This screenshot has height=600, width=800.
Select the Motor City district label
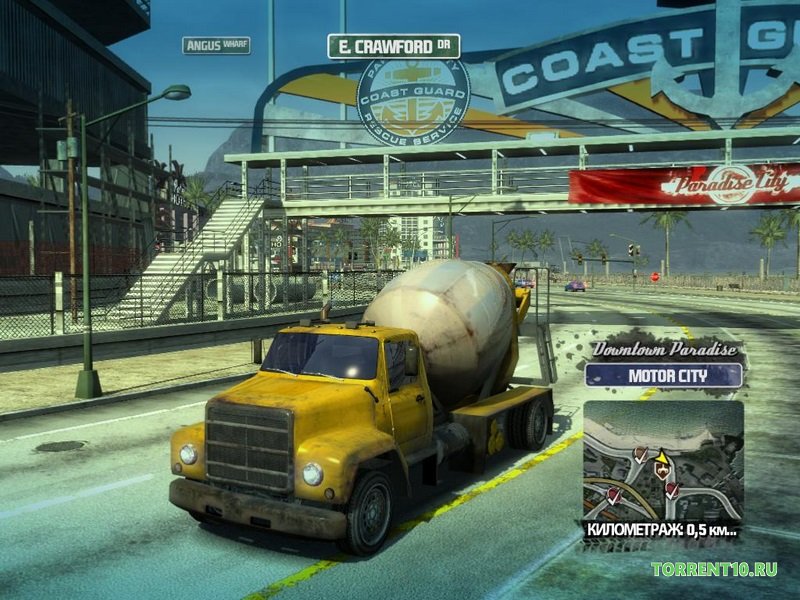[x=664, y=376]
